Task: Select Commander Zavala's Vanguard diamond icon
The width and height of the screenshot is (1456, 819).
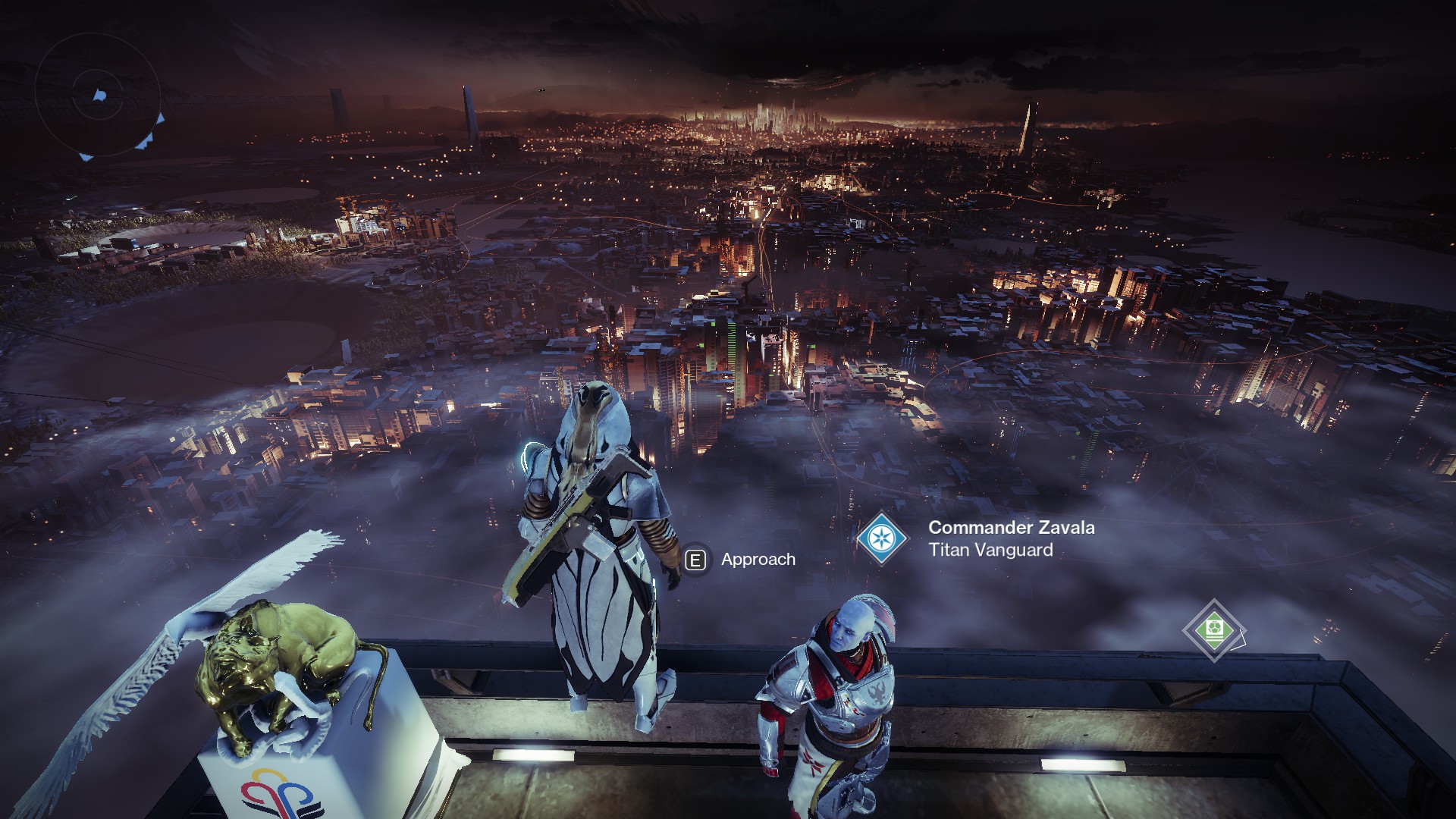Action: (882, 538)
